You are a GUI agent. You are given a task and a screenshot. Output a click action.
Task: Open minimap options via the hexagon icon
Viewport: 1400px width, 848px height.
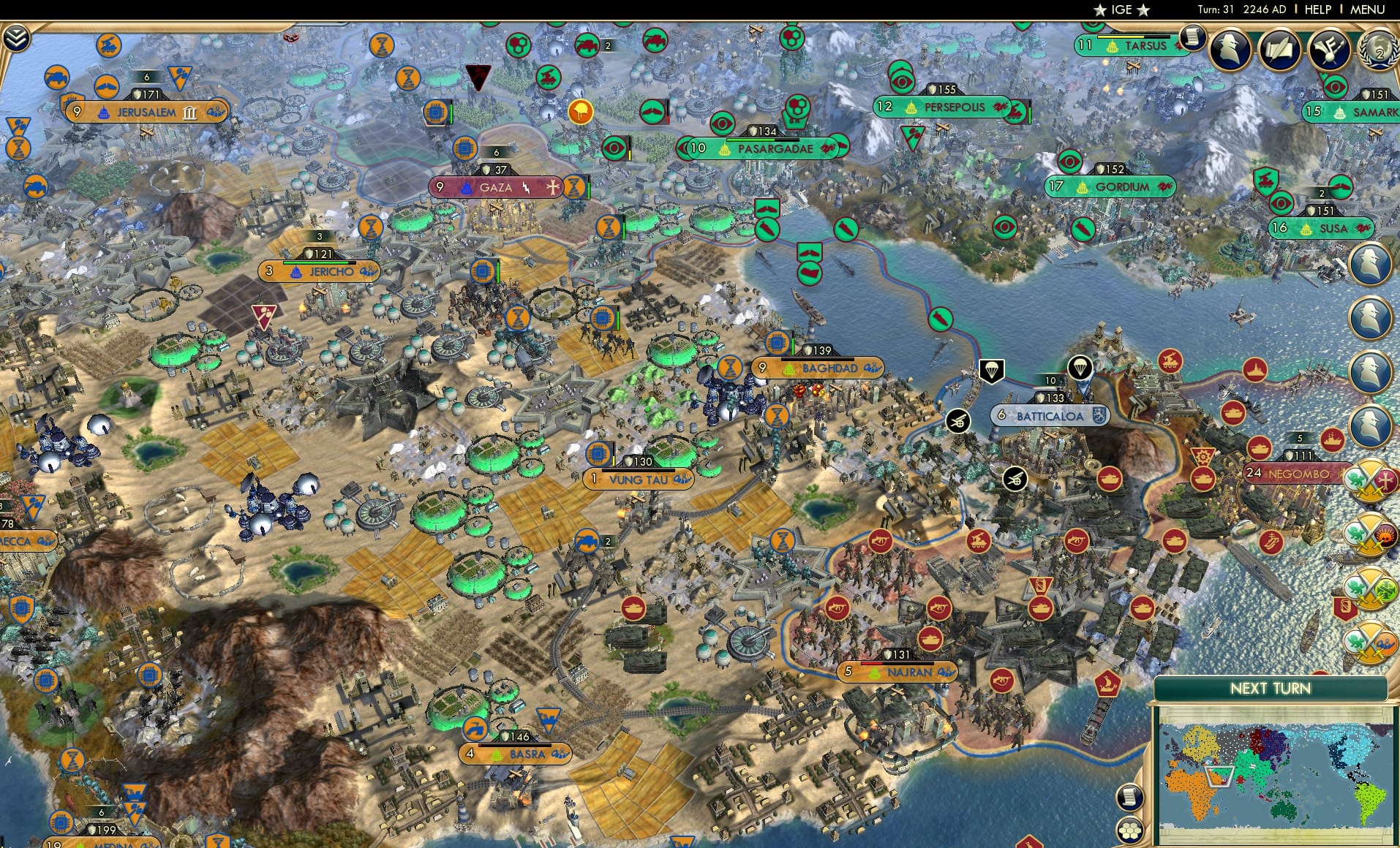click(1130, 829)
